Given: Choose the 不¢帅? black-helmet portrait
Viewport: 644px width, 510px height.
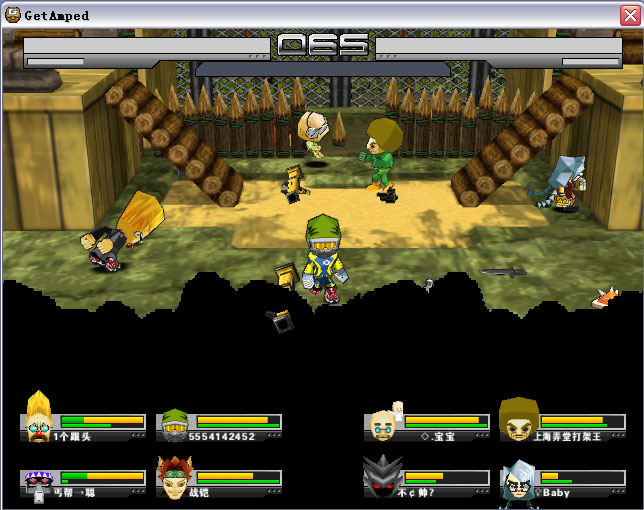Looking at the screenshot, I should tap(382, 477).
